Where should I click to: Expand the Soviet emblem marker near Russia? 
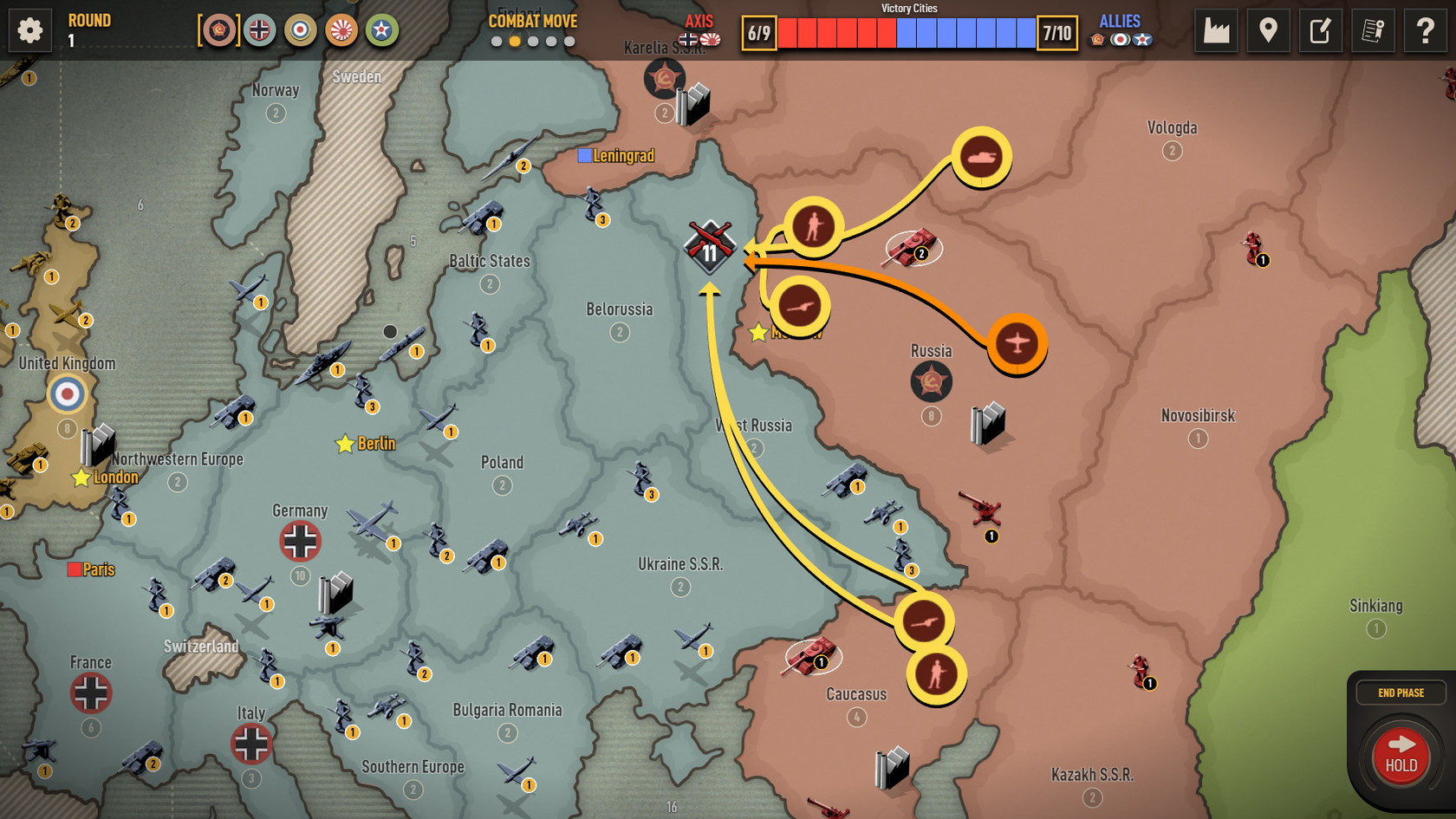pyautogui.click(x=931, y=381)
